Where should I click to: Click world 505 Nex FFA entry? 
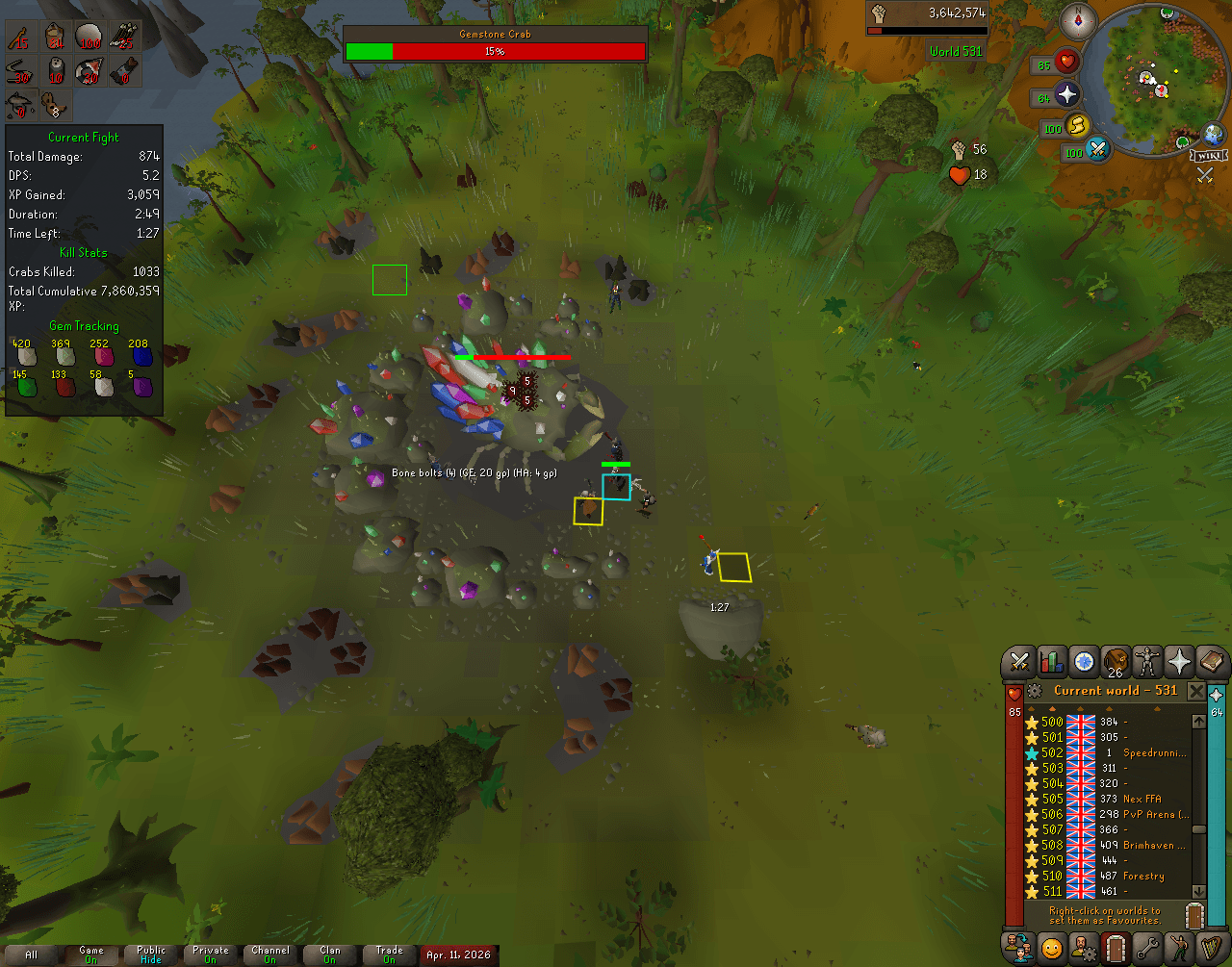[x=1107, y=799]
